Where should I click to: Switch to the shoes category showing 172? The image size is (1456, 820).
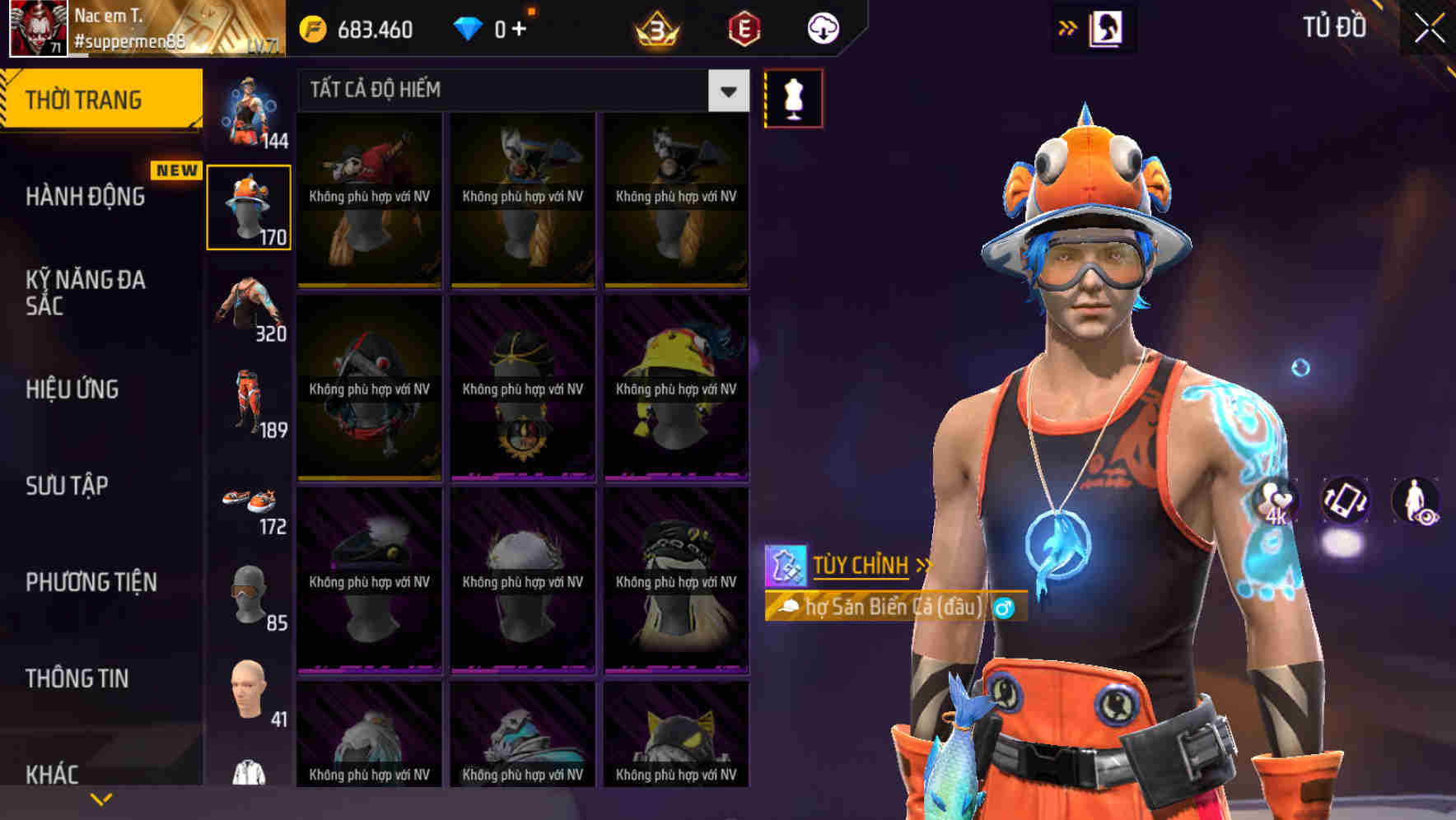tap(250, 502)
